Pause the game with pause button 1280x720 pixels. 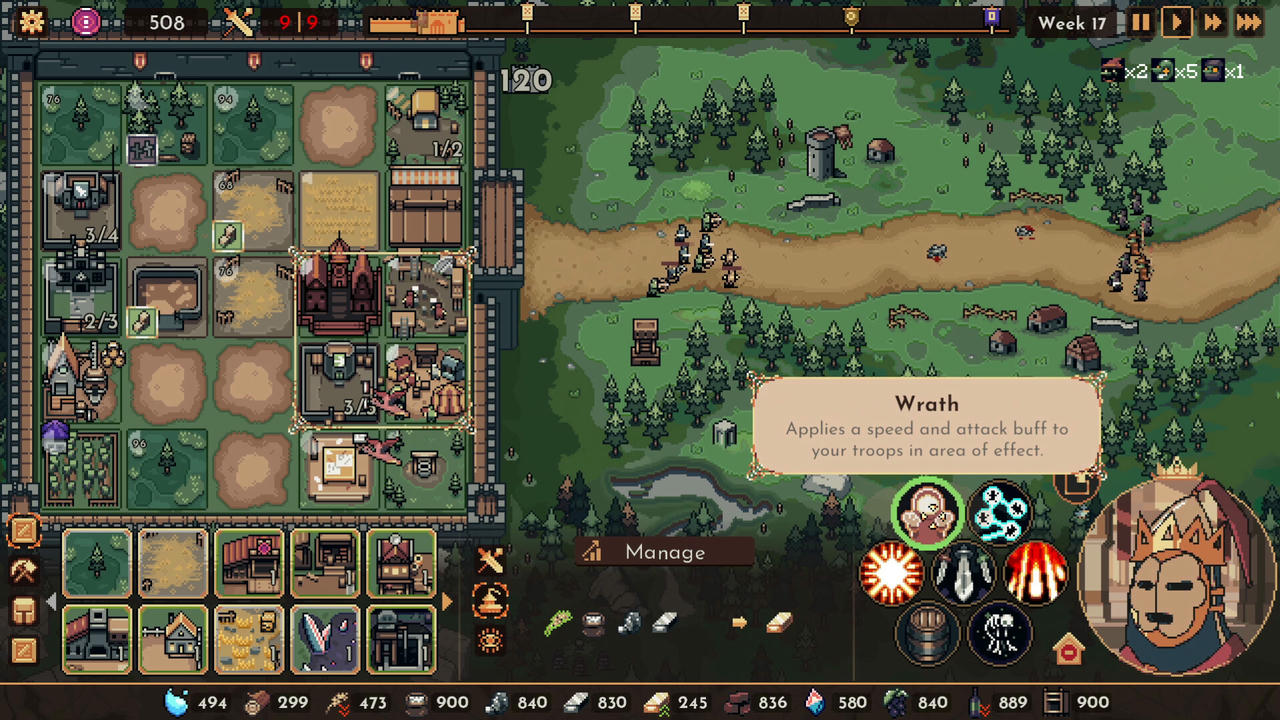(x=1141, y=22)
